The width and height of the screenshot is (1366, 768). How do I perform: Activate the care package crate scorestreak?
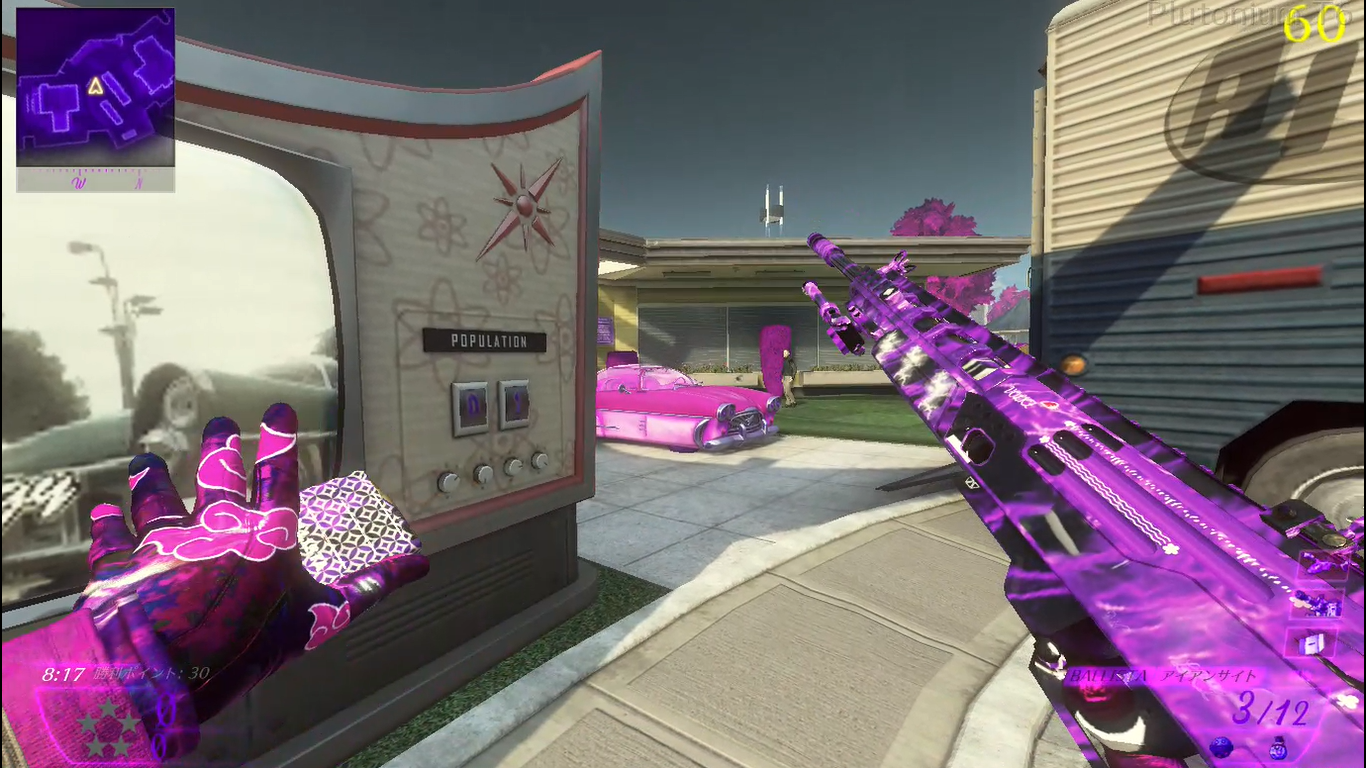pos(1309,642)
